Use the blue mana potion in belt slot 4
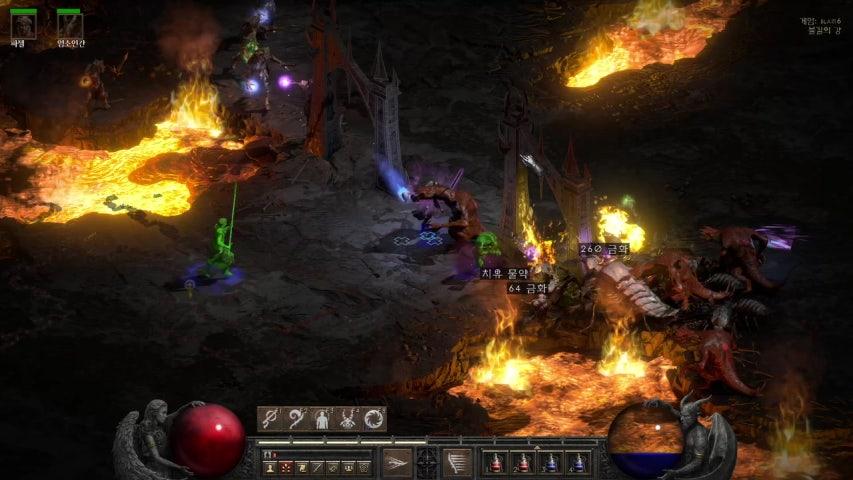This screenshot has height=480, width=853. coord(578,463)
